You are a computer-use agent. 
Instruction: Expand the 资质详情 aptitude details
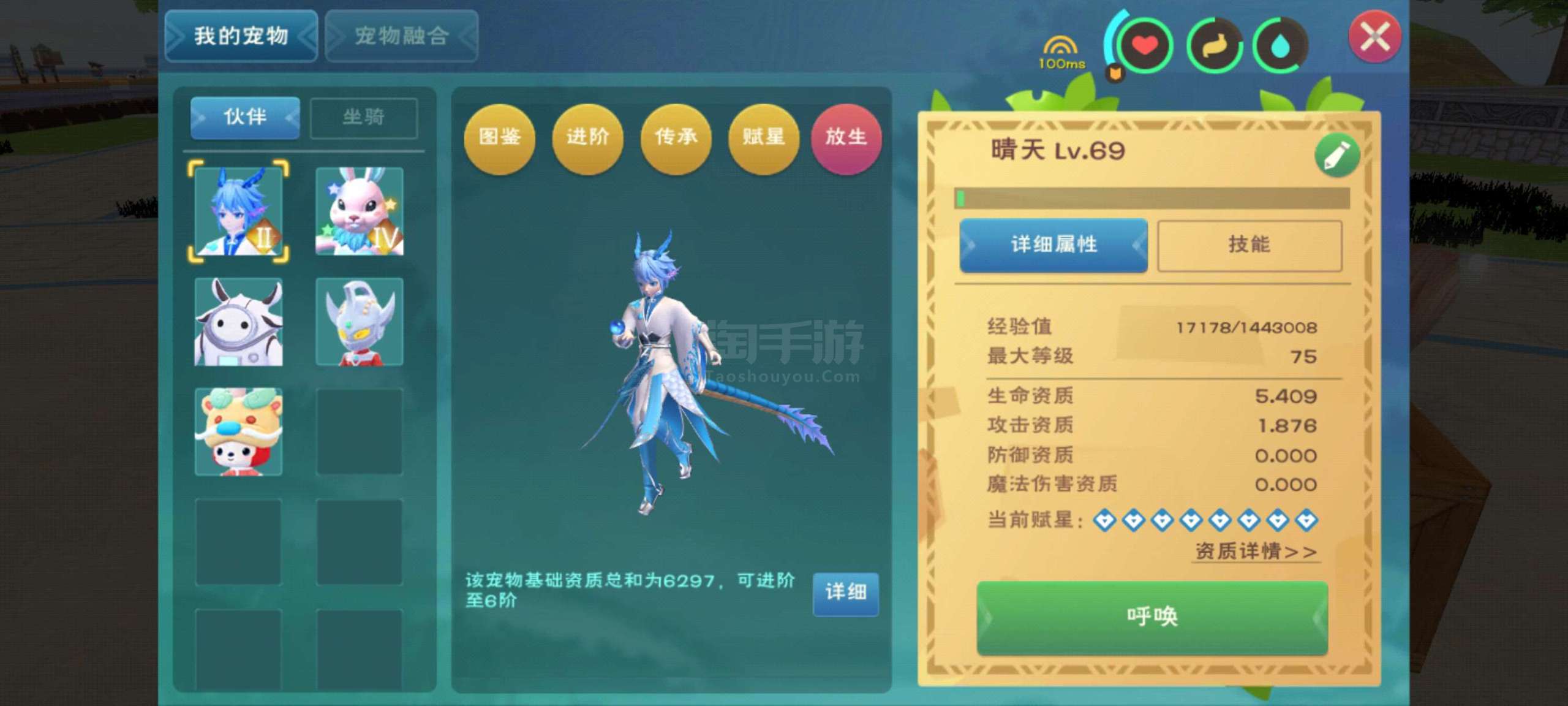(x=1254, y=552)
